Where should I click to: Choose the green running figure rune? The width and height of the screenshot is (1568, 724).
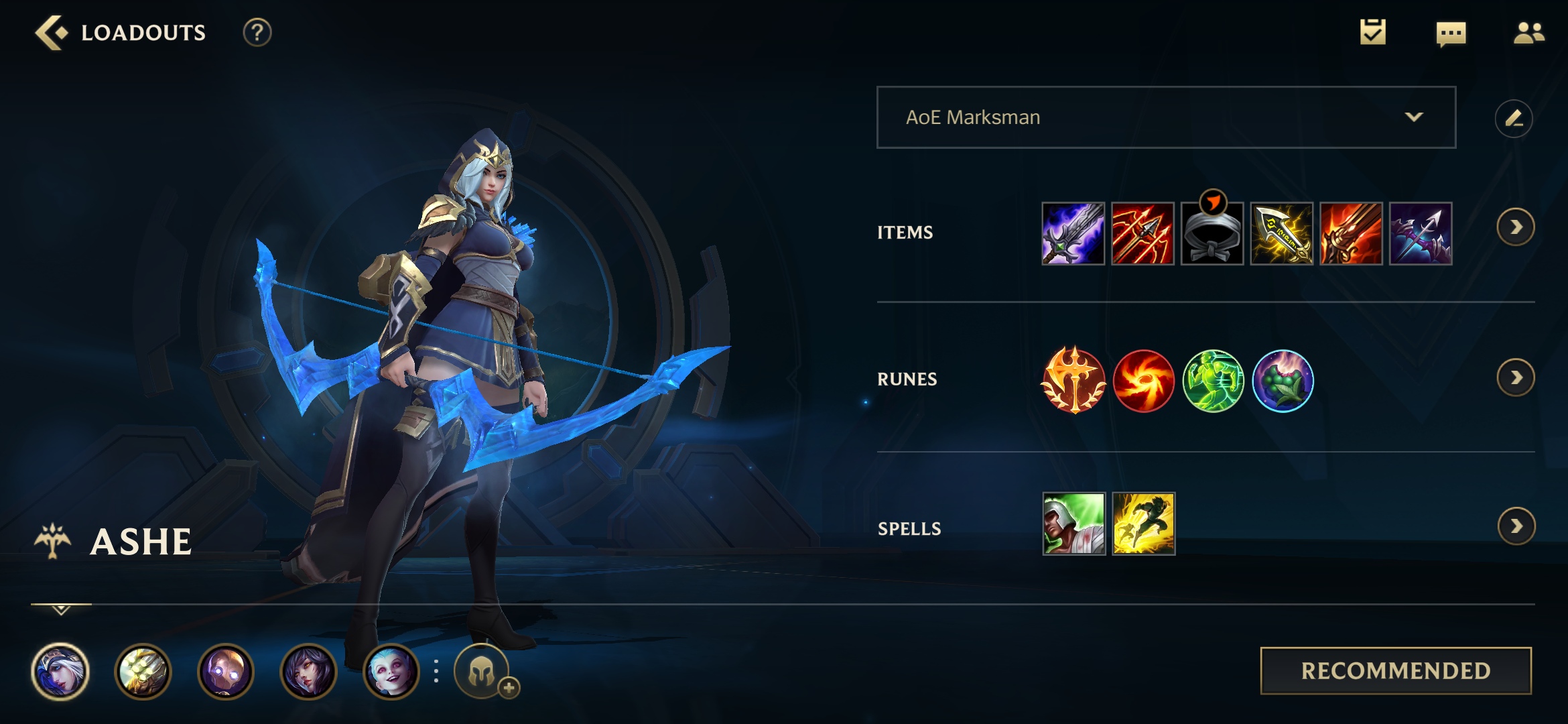[x=1213, y=381]
